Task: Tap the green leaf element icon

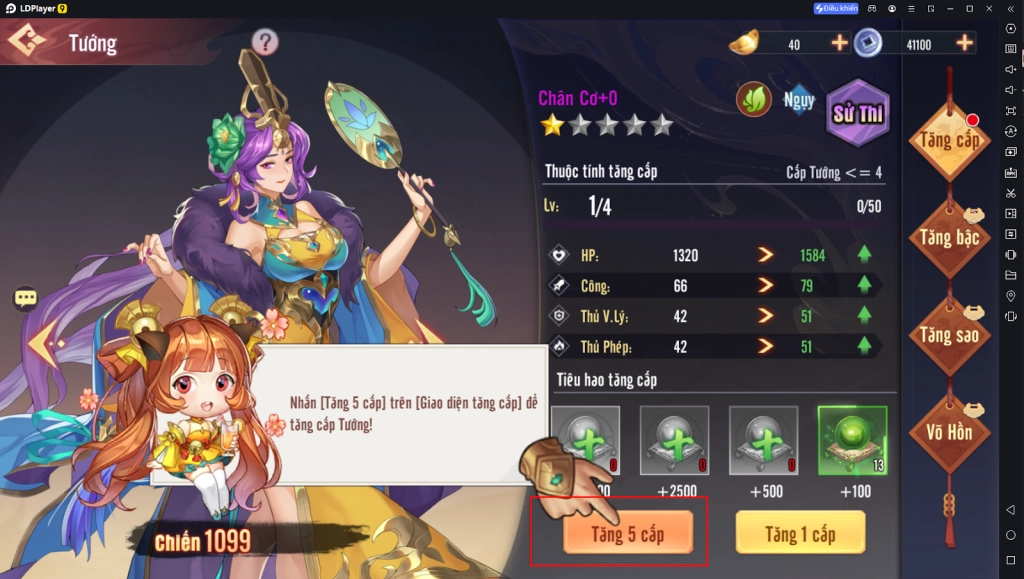Action: [753, 100]
